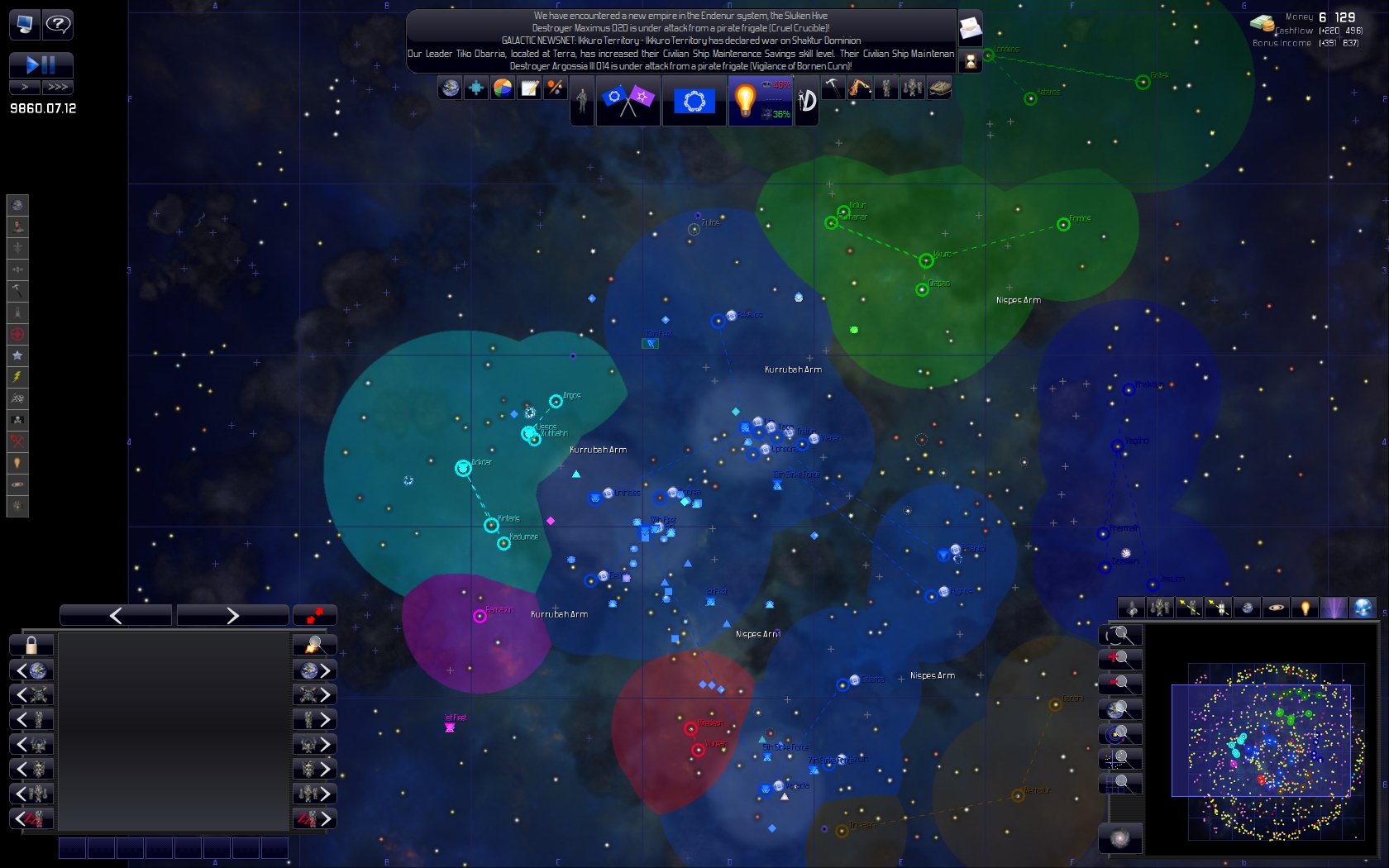Toggle the play/pause game control
This screenshot has height=868, width=1389.
click(x=41, y=64)
